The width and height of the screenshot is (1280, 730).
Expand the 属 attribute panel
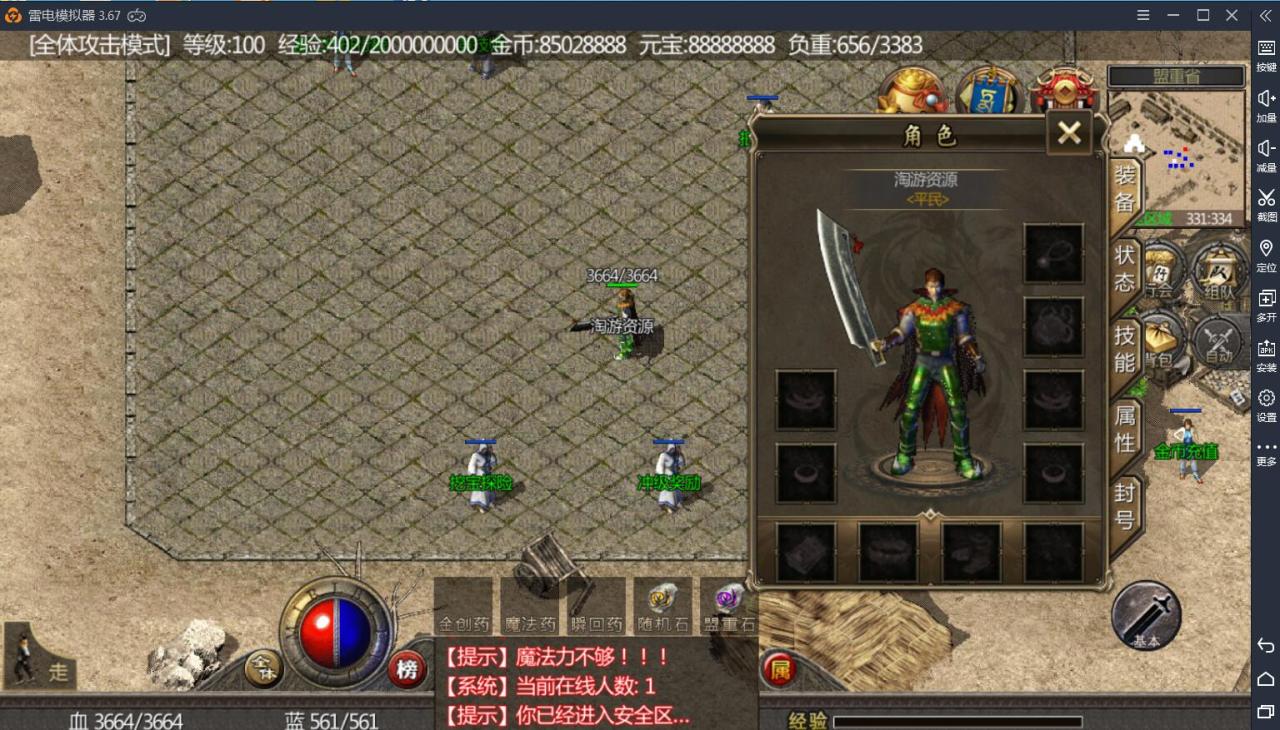click(779, 670)
